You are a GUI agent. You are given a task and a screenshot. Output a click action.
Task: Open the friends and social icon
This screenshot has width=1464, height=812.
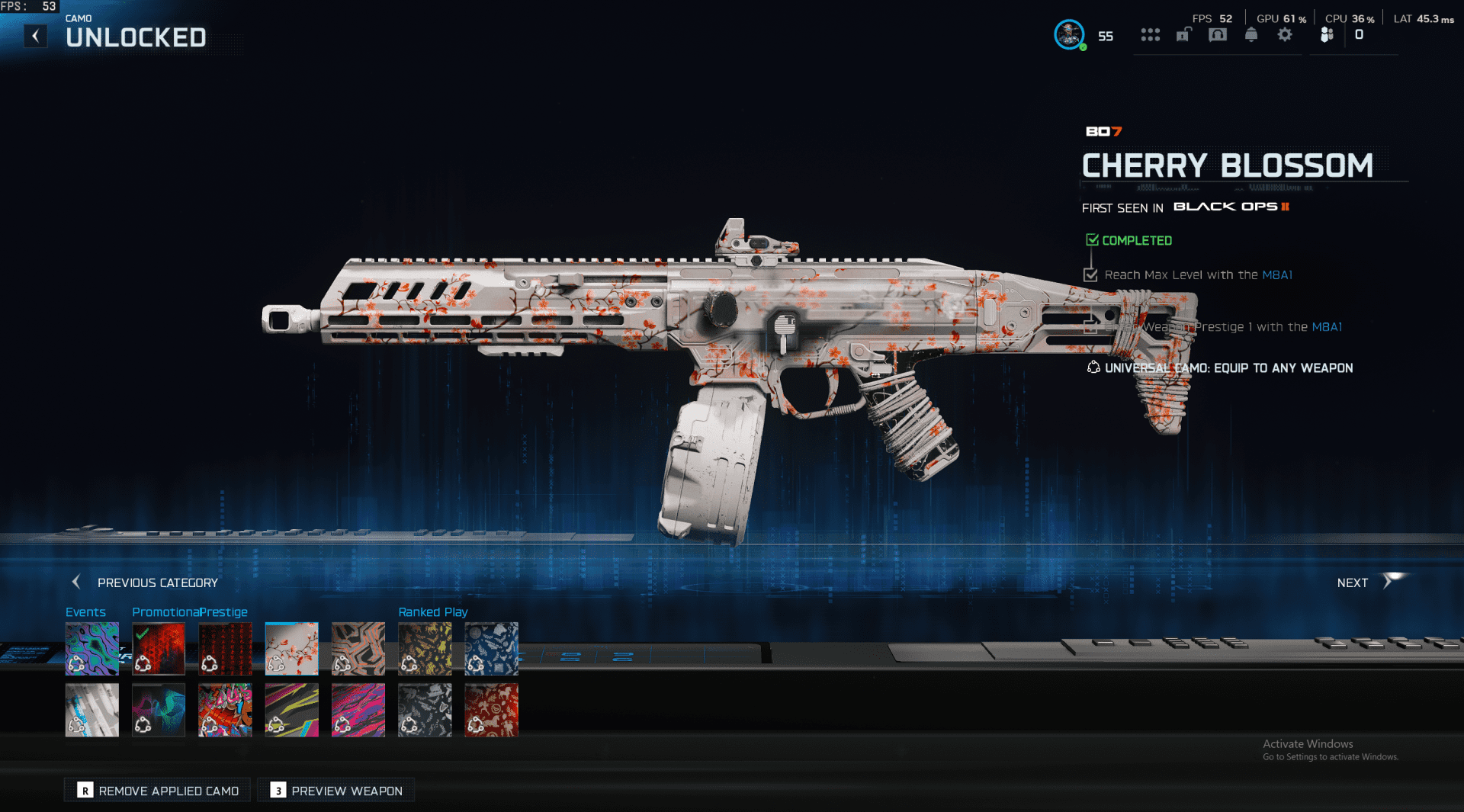(1328, 35)
